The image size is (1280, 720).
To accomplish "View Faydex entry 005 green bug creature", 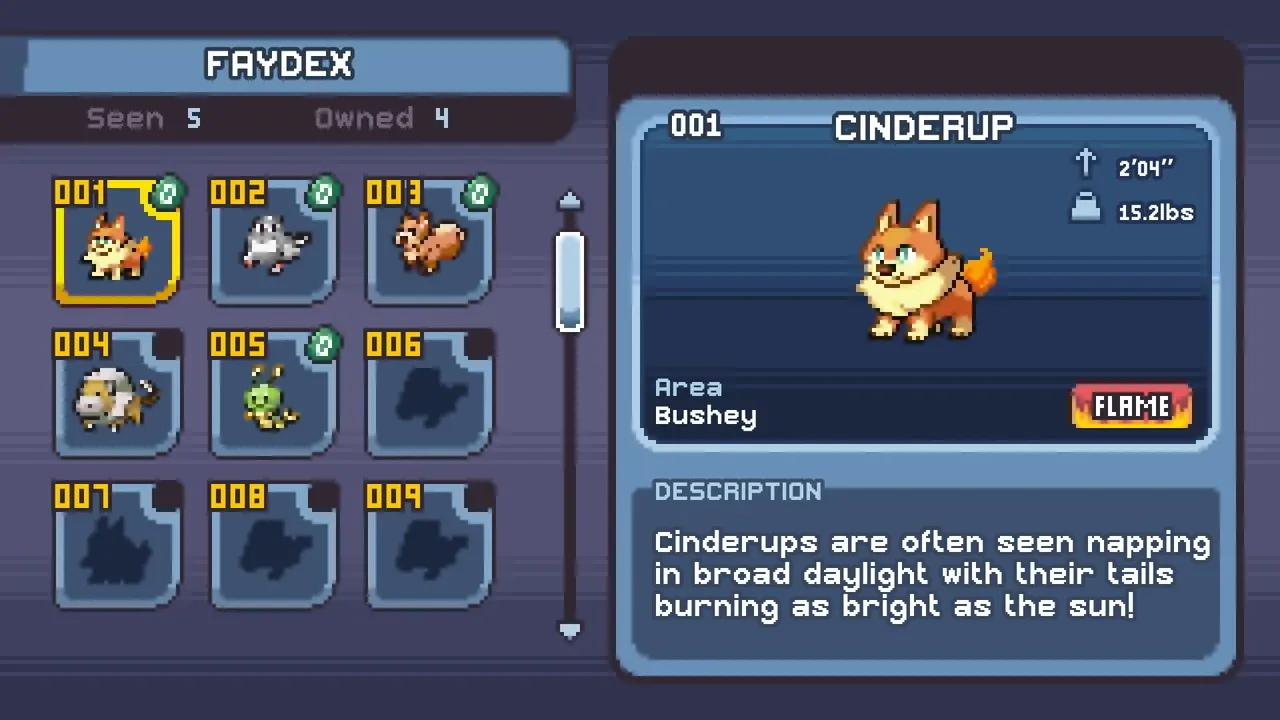I will point(273,395).
